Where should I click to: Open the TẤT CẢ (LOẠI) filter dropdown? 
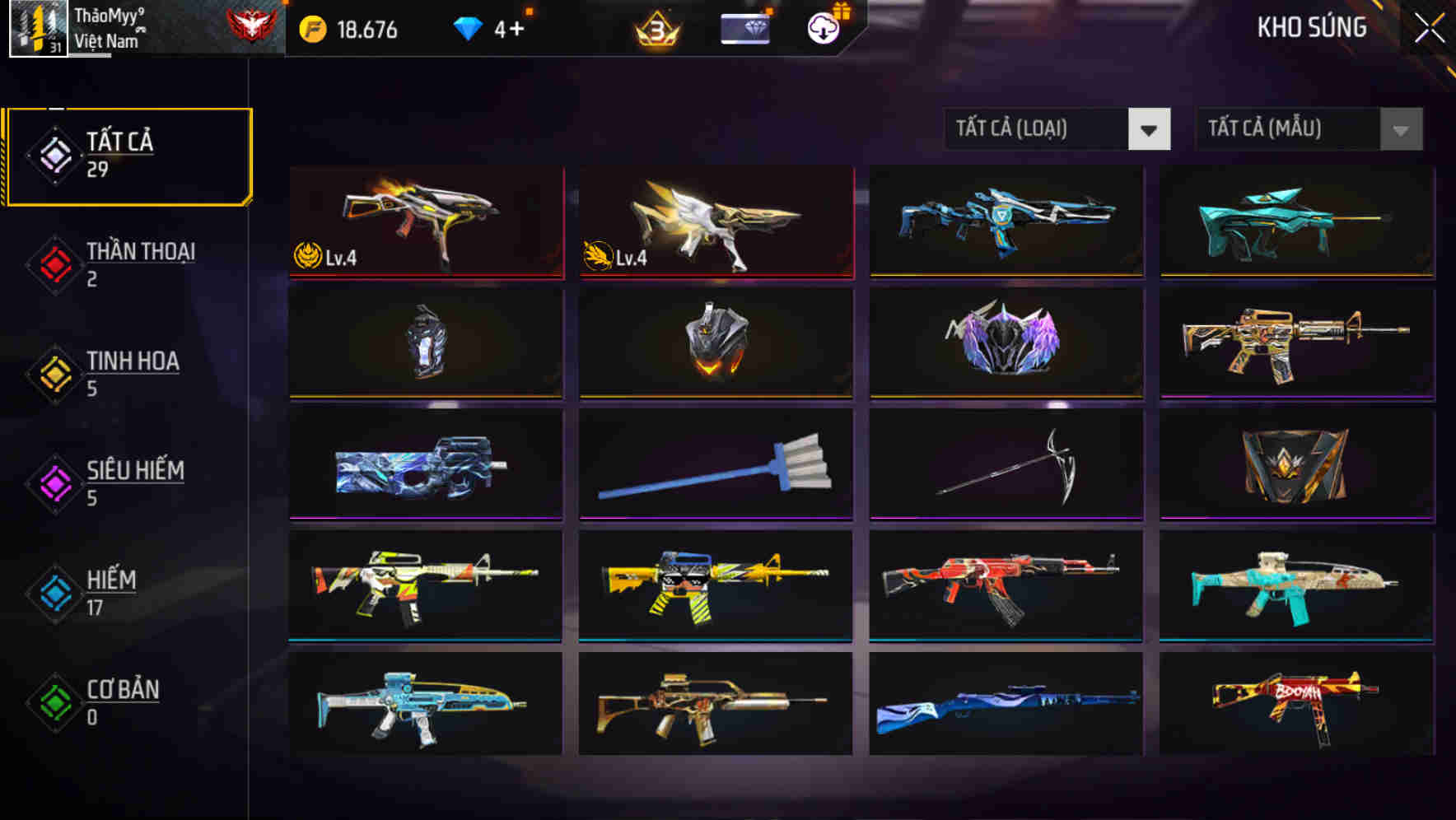click(x=1057, y=129)
